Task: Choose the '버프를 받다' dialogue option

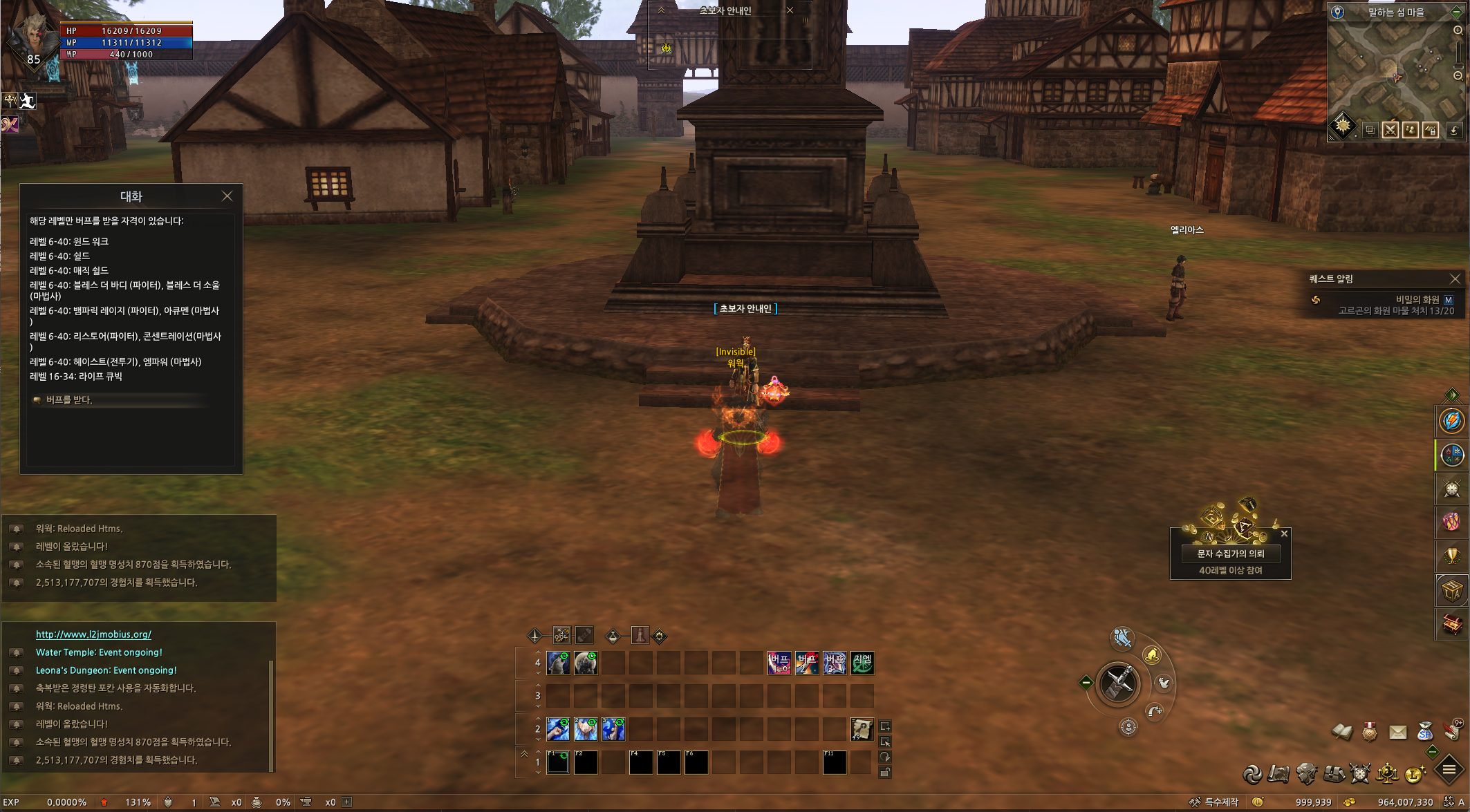Action: (69, 400)
